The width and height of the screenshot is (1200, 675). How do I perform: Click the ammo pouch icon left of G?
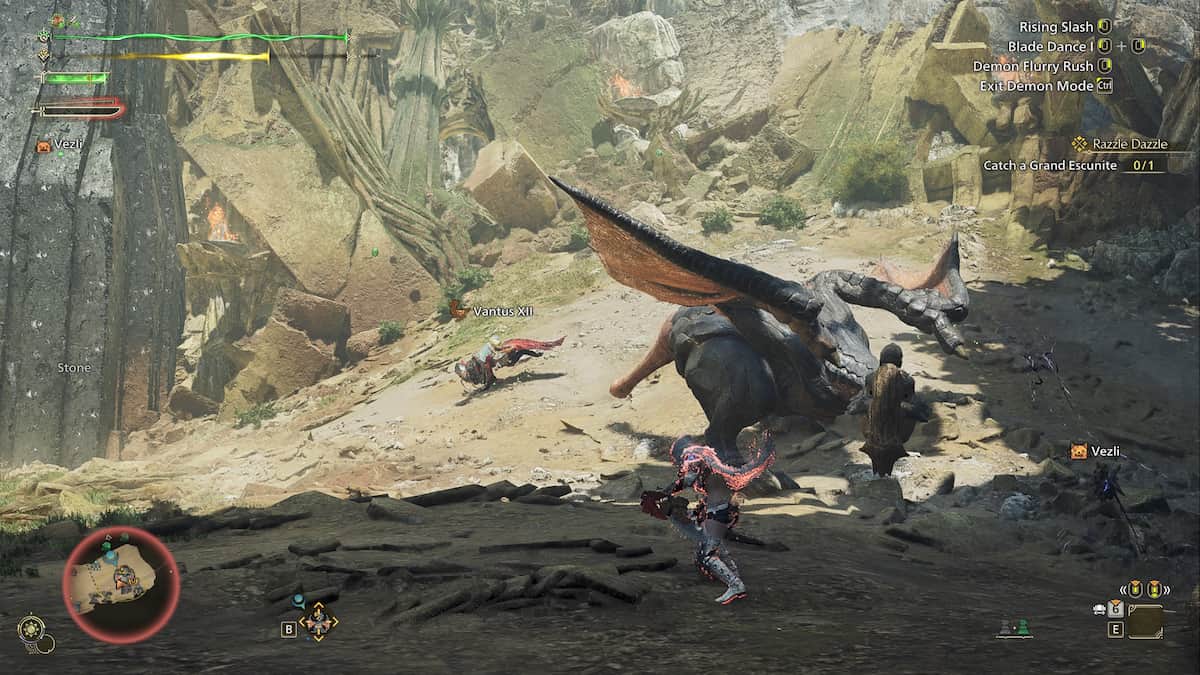(x=1100, y=608)
